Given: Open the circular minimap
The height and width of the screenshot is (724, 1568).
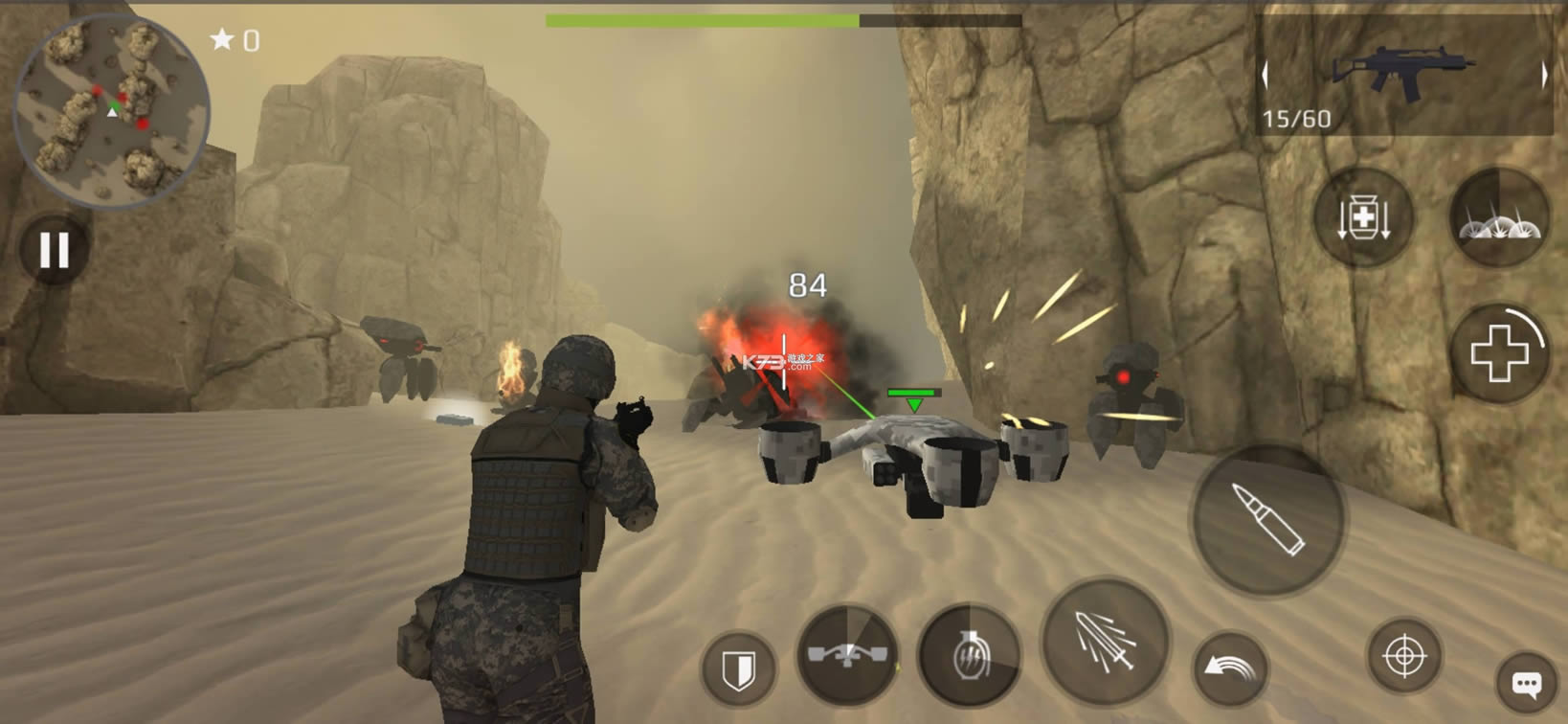Looking at the screenshot, I should point(113,111).
